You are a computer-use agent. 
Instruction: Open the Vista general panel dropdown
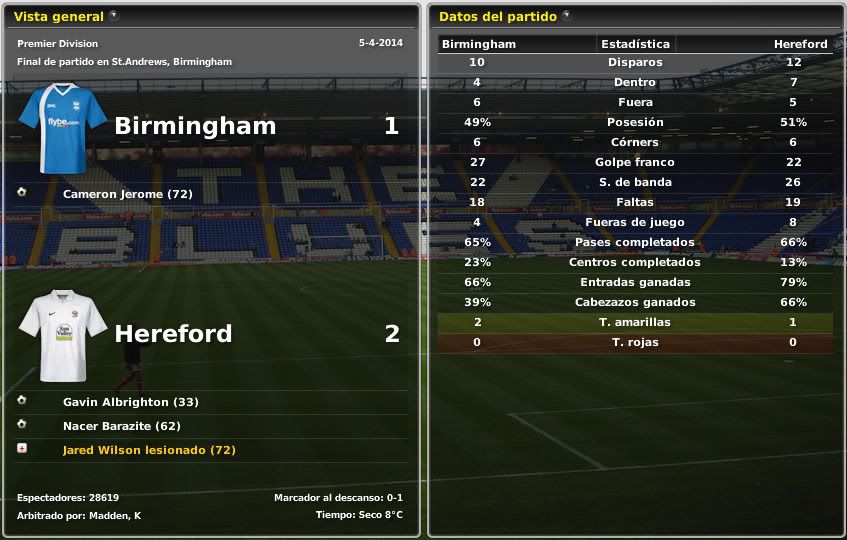tap(113, 16)
